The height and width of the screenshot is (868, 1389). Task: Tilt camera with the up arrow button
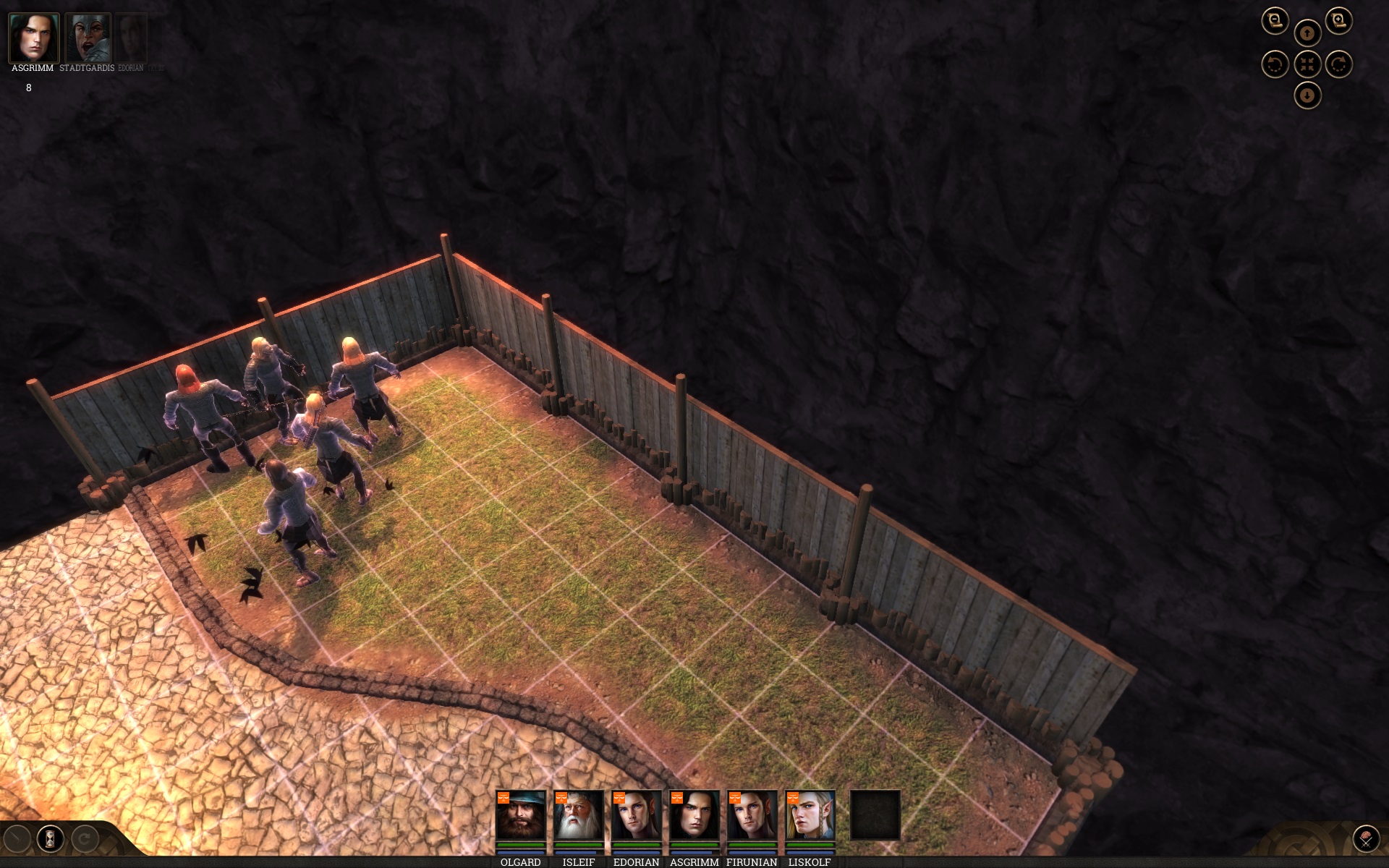pyautogui.click(x=1307, y=33)
